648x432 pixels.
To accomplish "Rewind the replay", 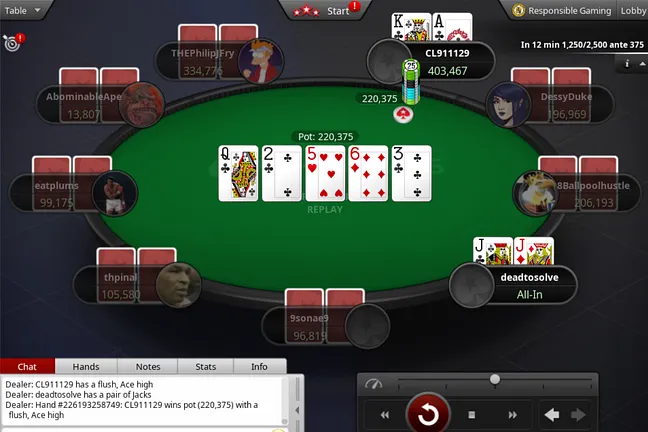I will (x=384, y=414).
